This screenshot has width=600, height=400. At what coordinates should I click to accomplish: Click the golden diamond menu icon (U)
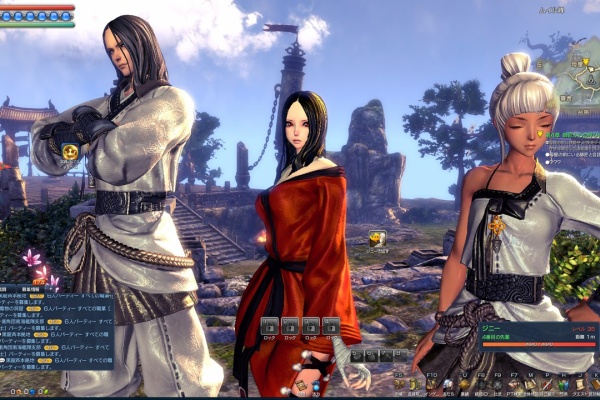point(466,385)
